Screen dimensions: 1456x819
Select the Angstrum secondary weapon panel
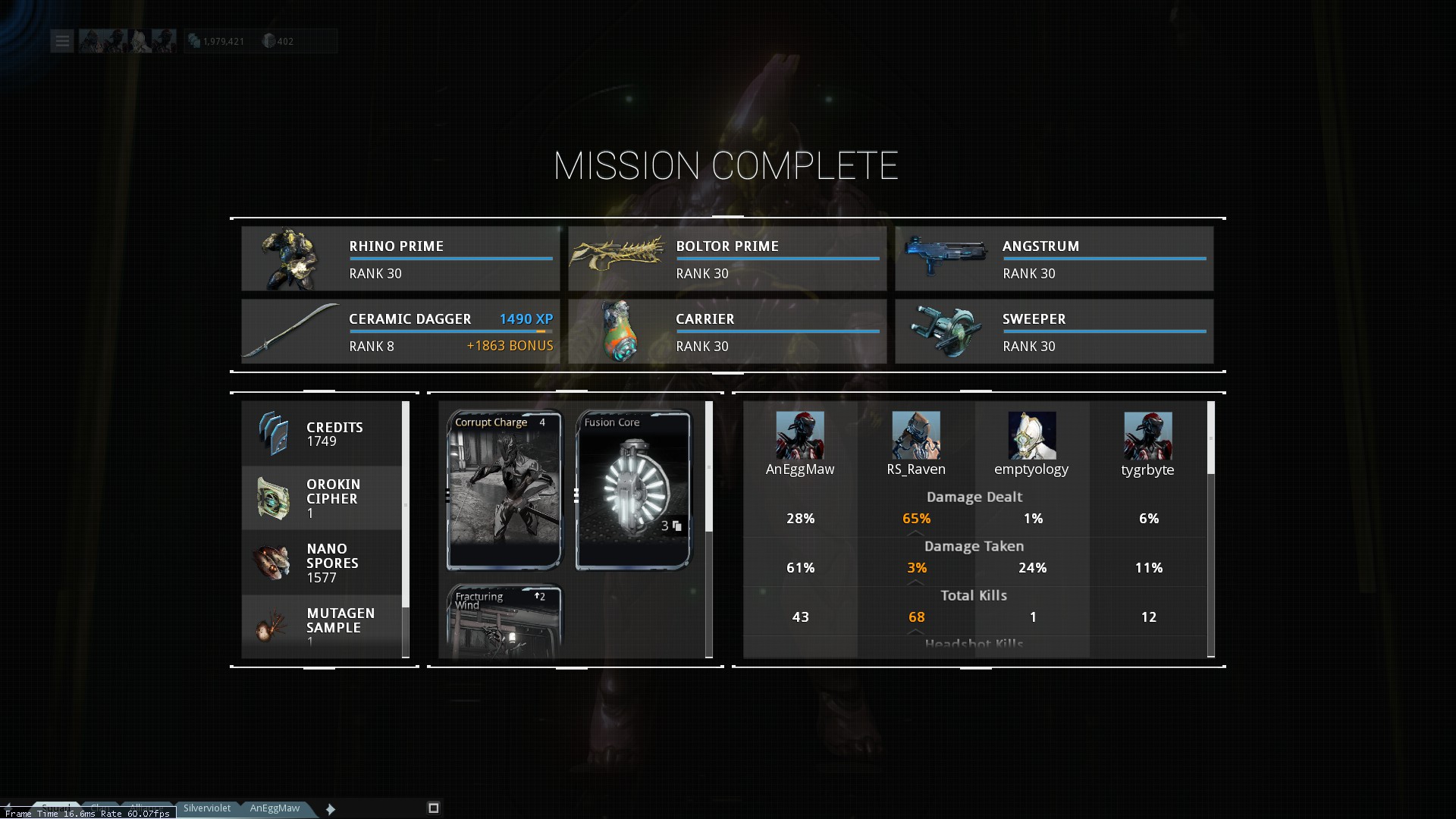coord(1054,259)
